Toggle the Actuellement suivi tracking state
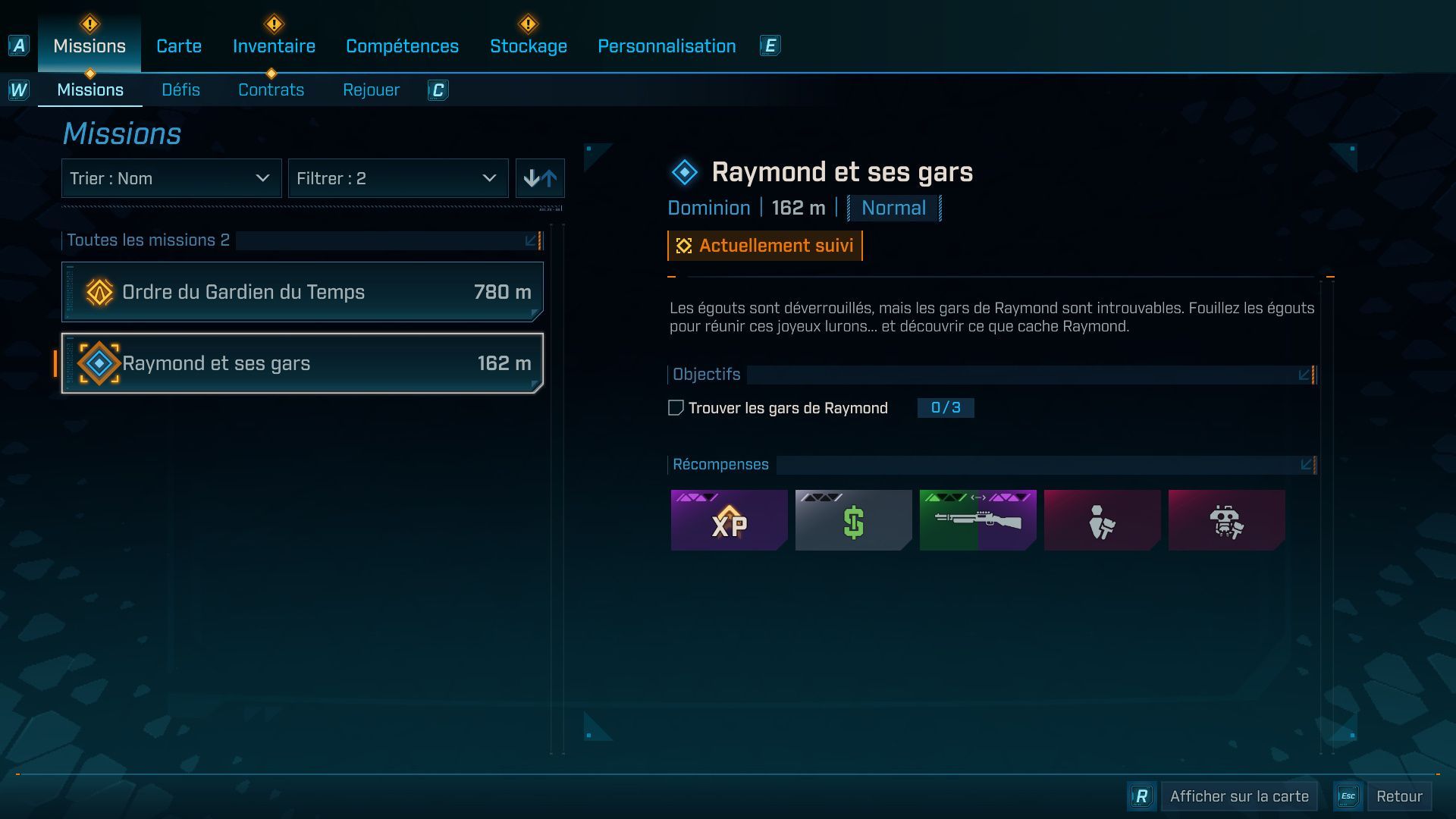 764,245
